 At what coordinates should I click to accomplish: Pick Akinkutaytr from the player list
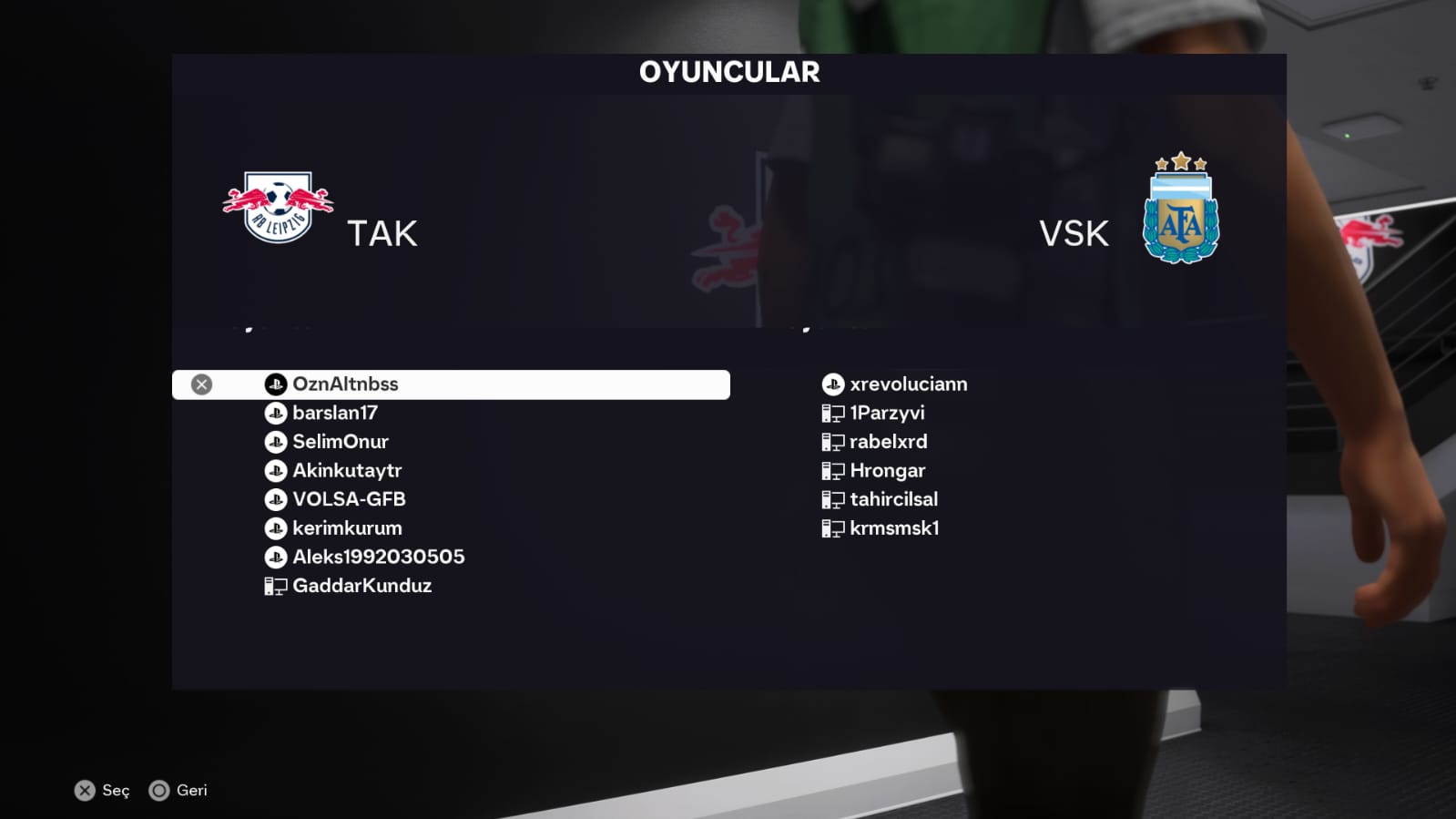pyautogui.click(x=346, y=471)
